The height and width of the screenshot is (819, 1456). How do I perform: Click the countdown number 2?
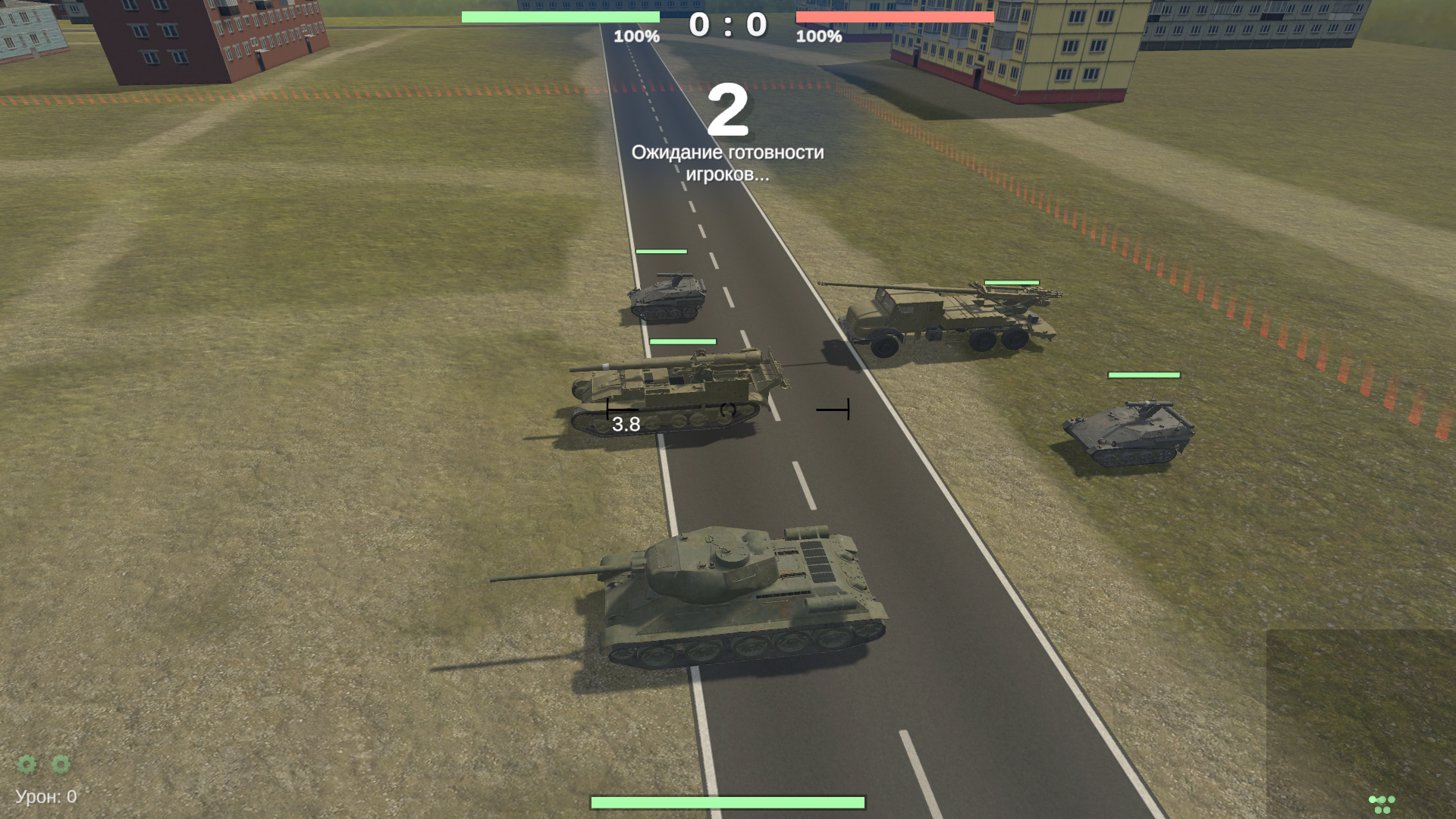[x=729, y=111]
